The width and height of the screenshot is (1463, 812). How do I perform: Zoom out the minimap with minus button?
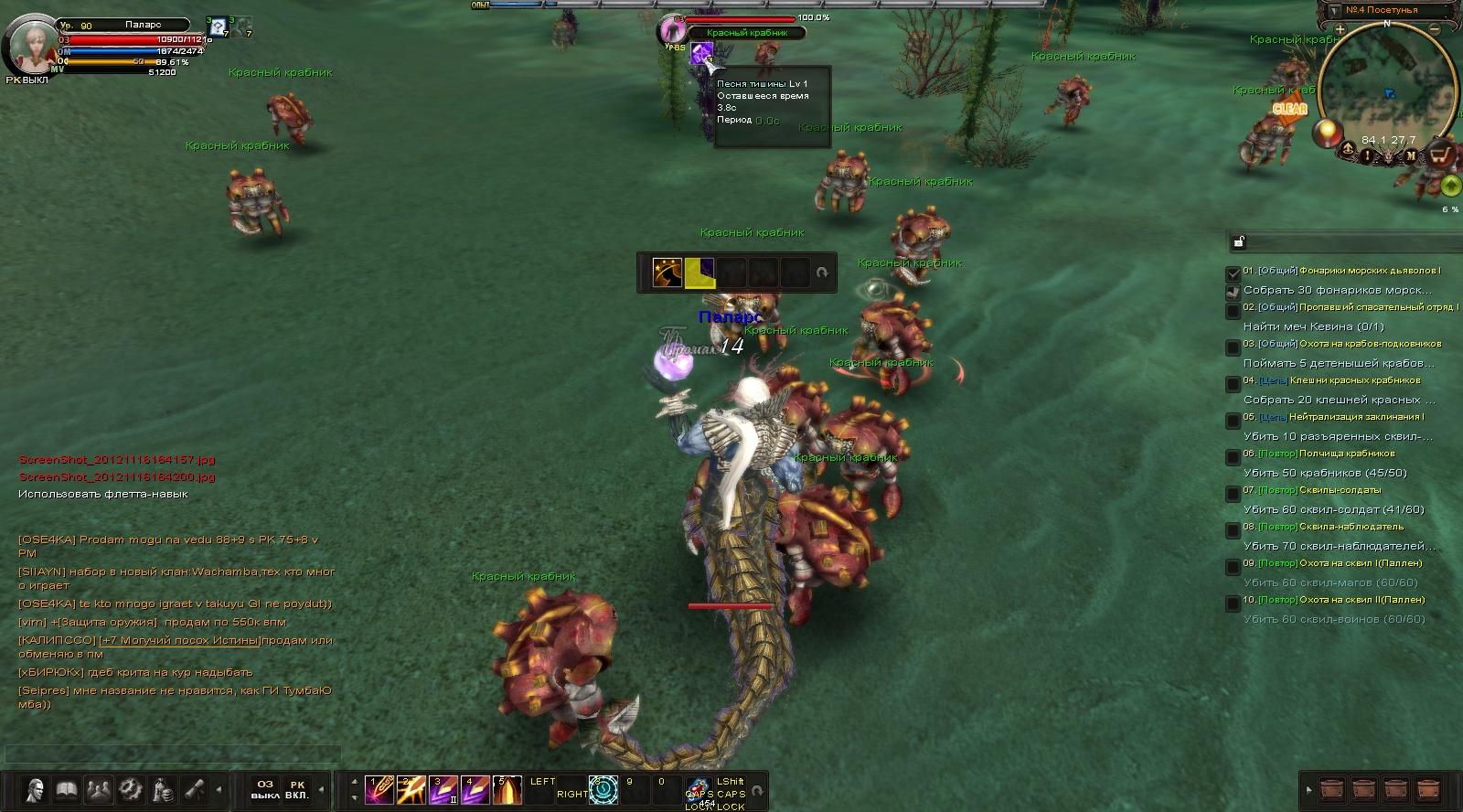coord(1435,29)
